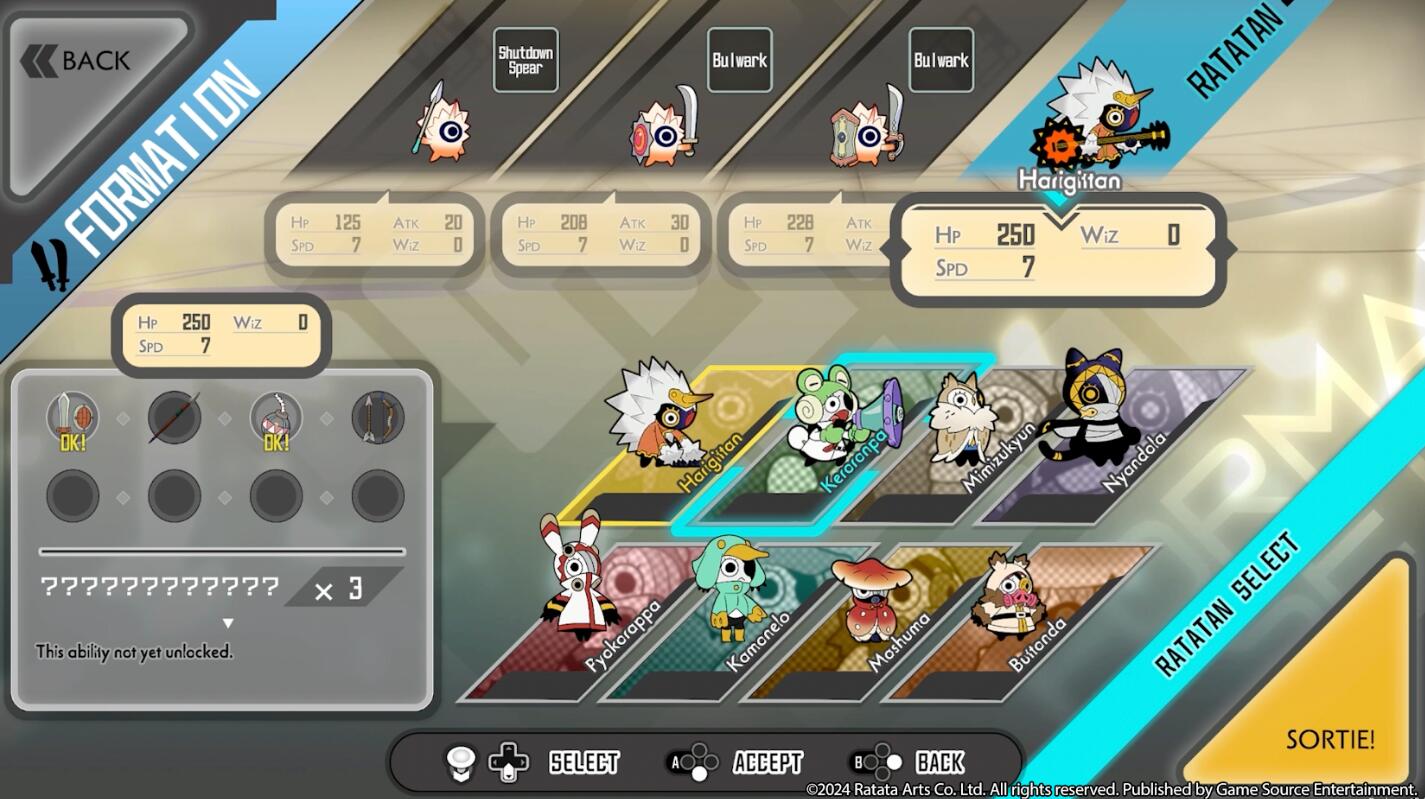The image size is (1425, 799).
Task: Go back using the BACK button
Action: pos(90,62)
